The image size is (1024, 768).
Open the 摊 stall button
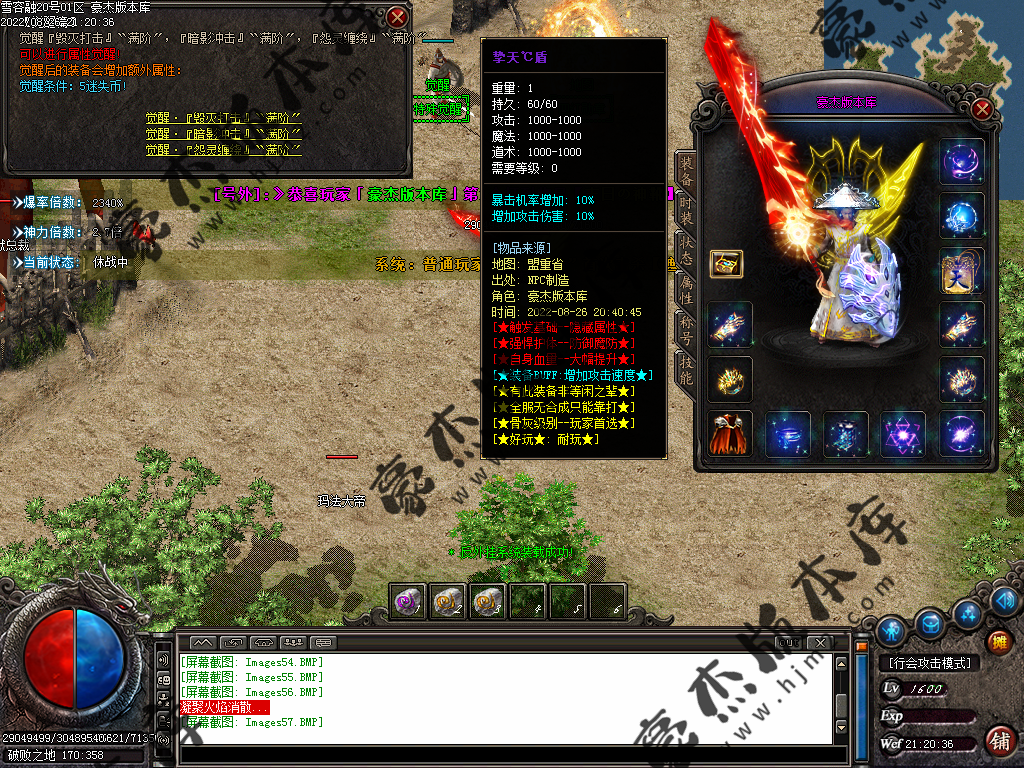(997, 641)
